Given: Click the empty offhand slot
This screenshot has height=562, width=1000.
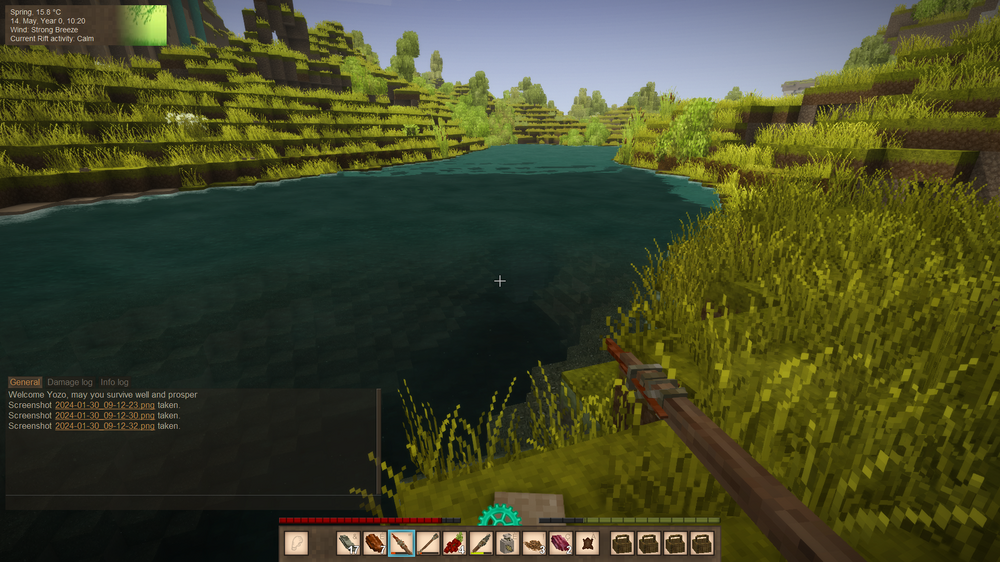Looking at the screenshot, I should (x=297, y=543).
